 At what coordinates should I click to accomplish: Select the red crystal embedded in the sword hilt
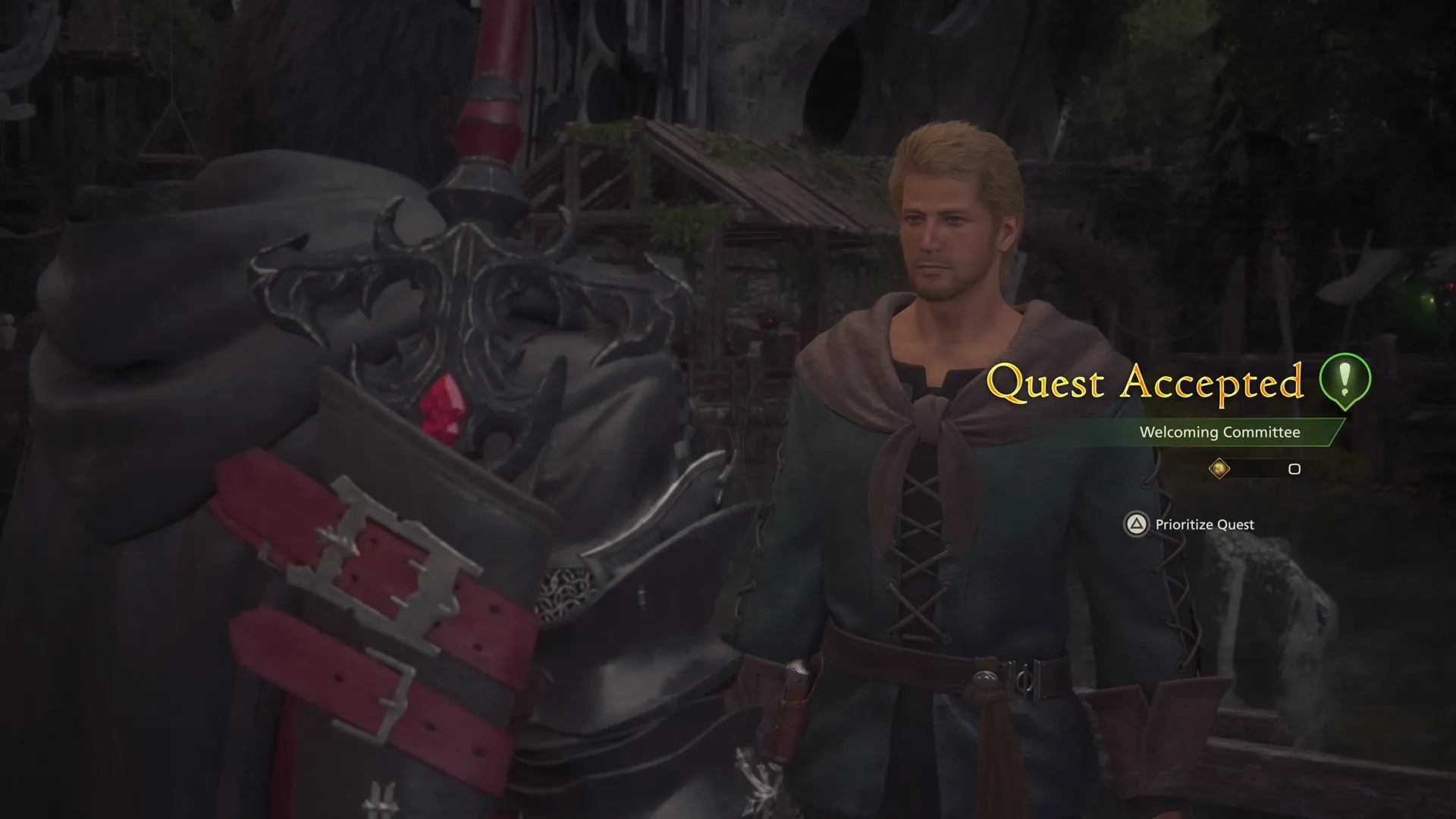[x=444, y=408]
